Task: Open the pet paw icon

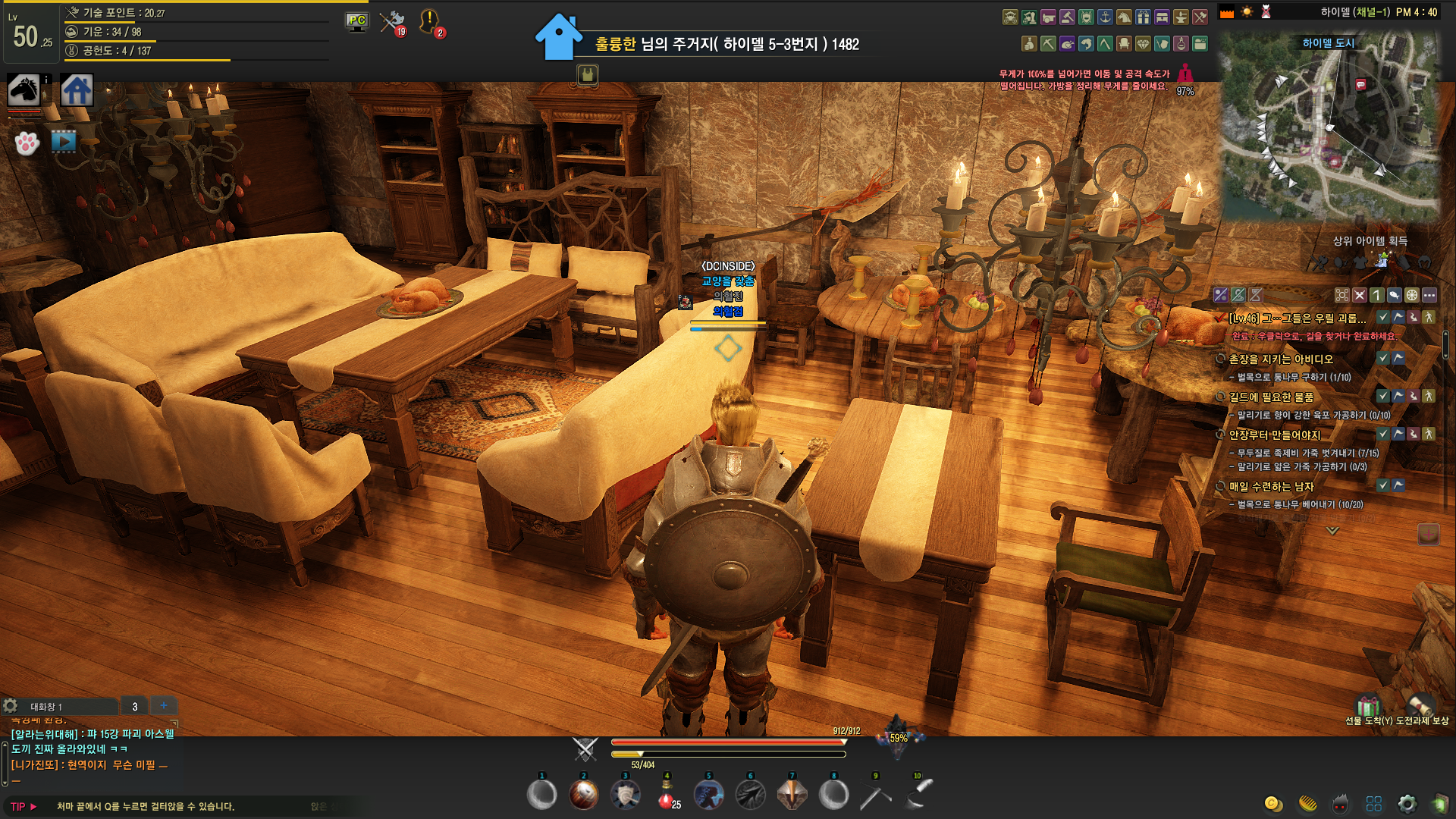Action: [x=27, y=143]
